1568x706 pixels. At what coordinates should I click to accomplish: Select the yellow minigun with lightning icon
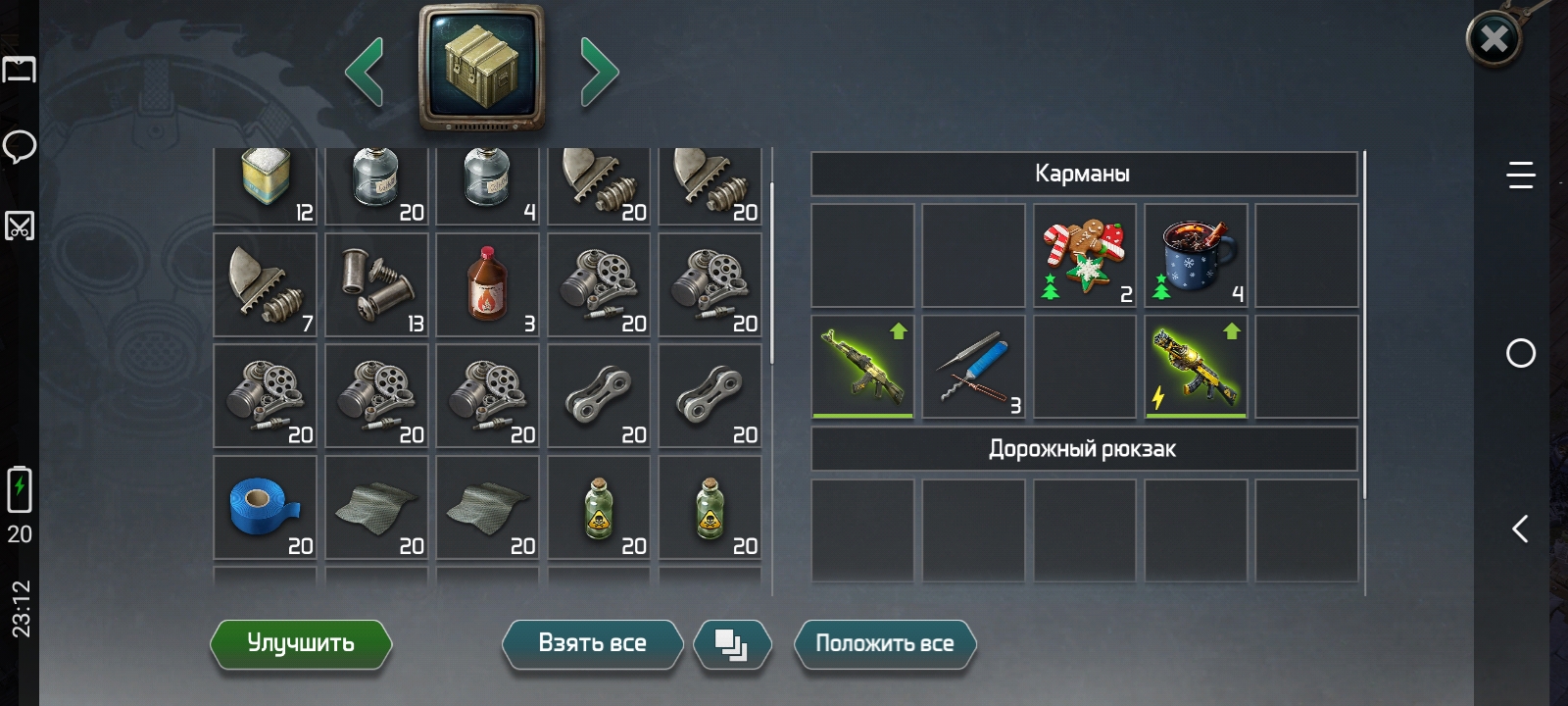click(x=1196, y=367)
